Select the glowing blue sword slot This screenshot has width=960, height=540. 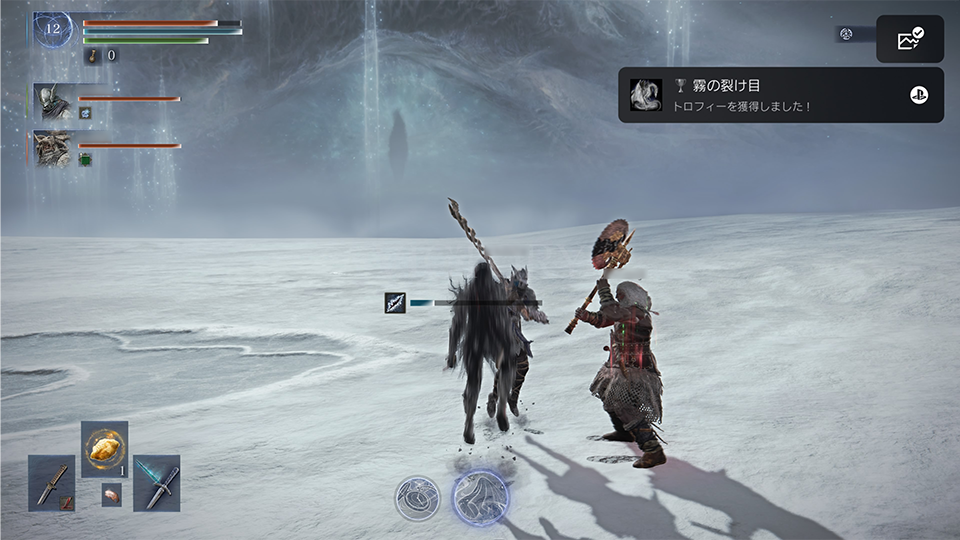click(157, 483)
